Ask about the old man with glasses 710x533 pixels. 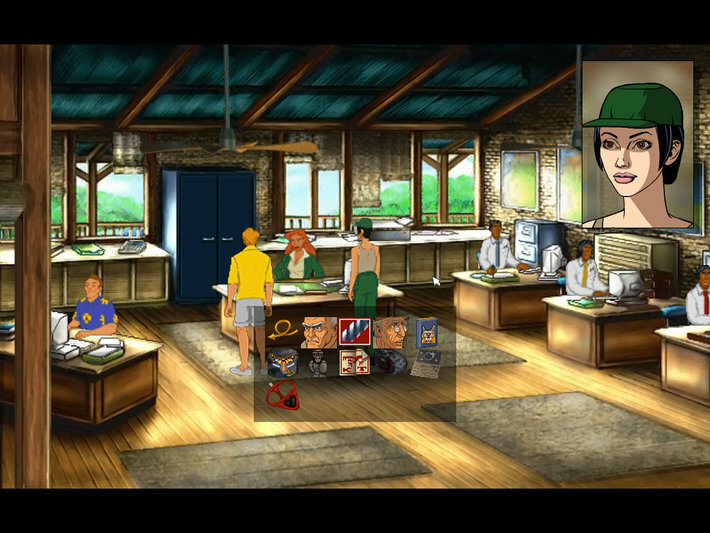[391, 332]
